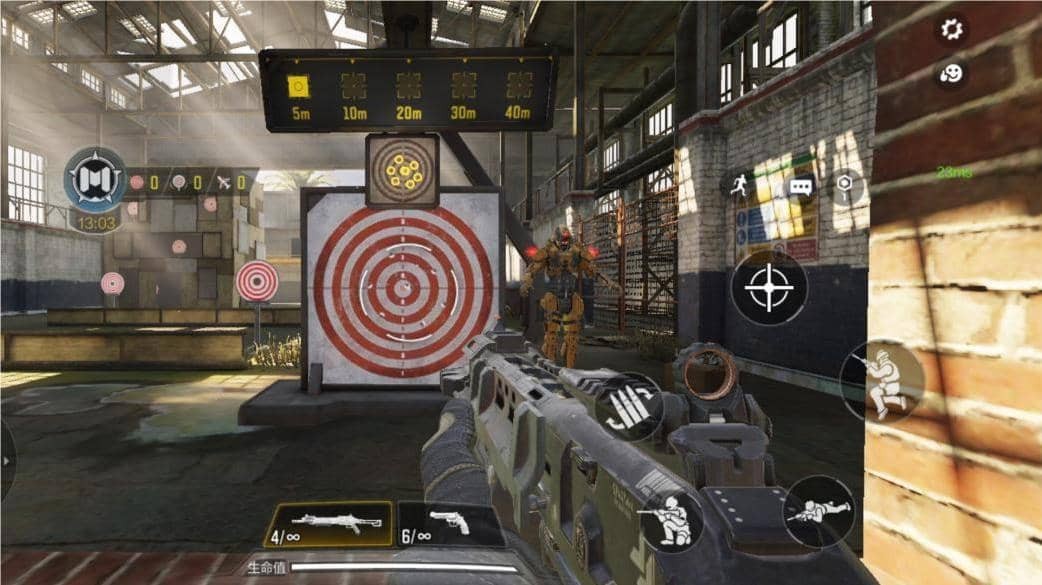Select the shotgun weapon slot
The width and height of the screenshot is (1042, 585).
(328, 523)
